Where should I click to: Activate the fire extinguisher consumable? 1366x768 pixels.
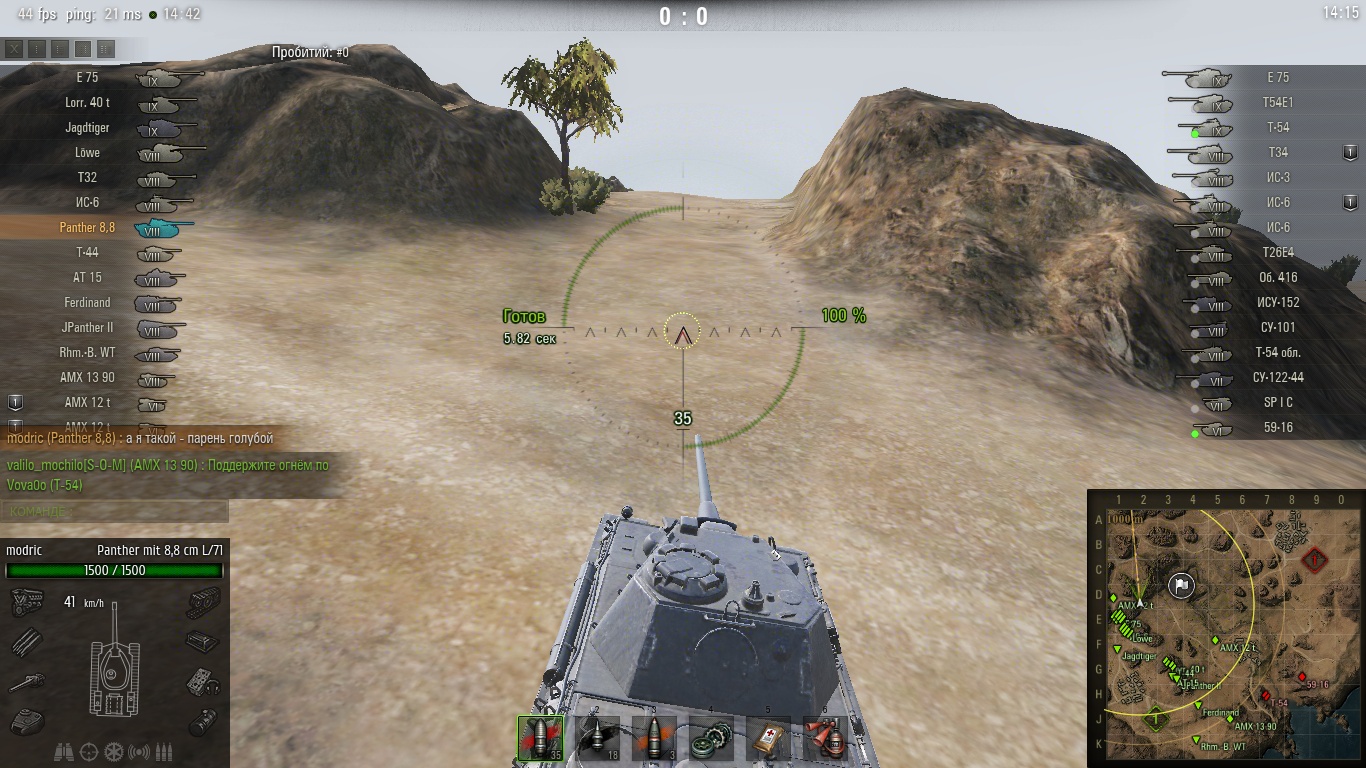click(x=825, y=738)
